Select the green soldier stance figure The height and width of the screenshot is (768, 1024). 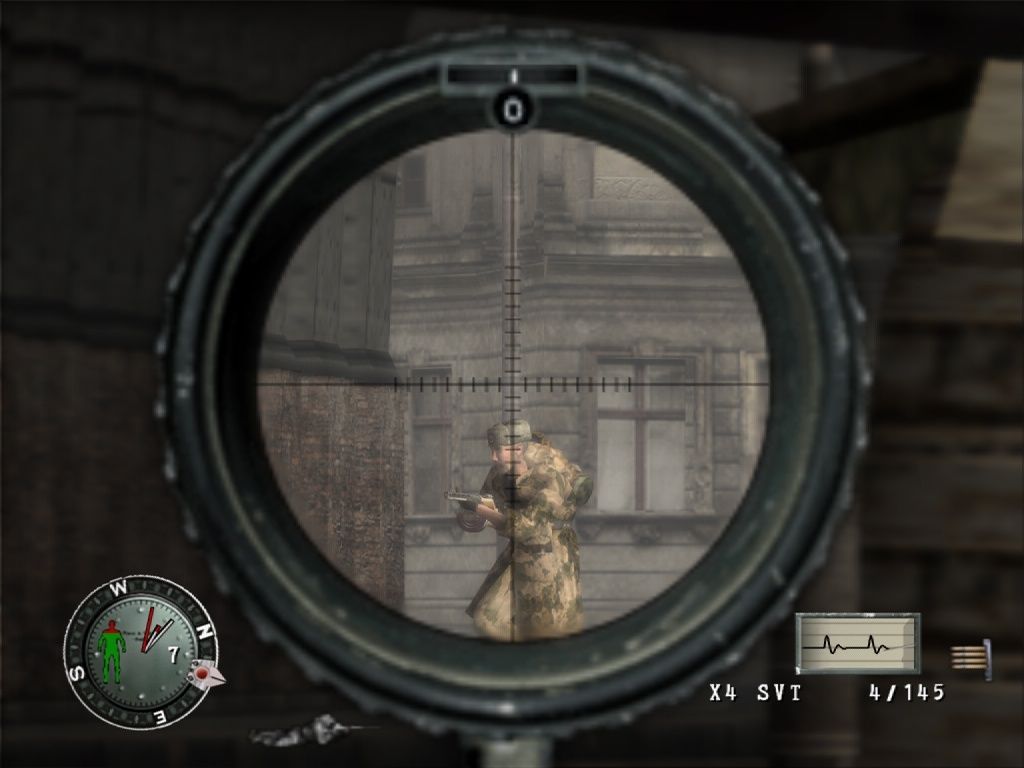click(x=113, y=651)
